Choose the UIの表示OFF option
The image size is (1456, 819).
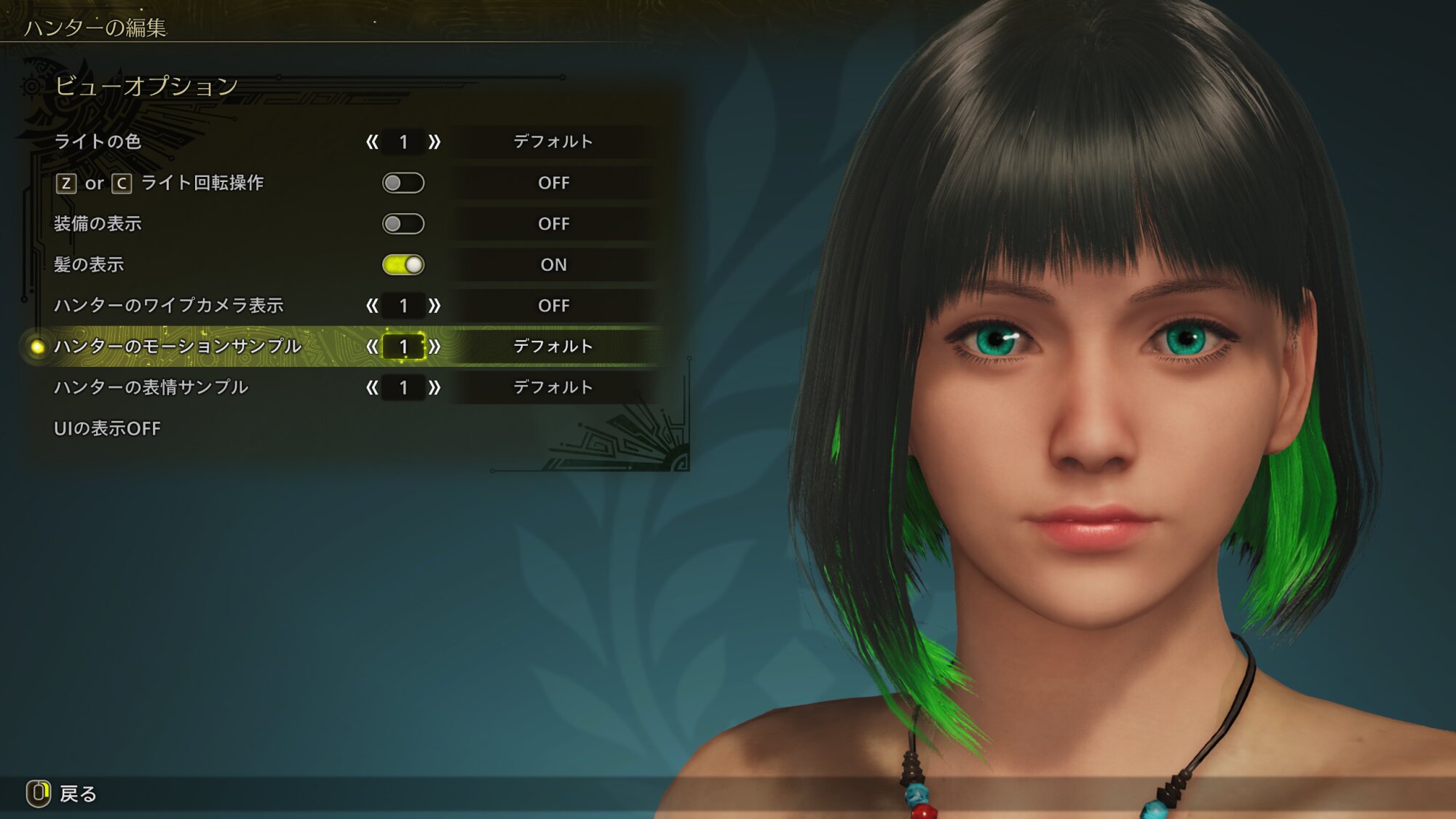pyautogui.click(x=107, y=429)
